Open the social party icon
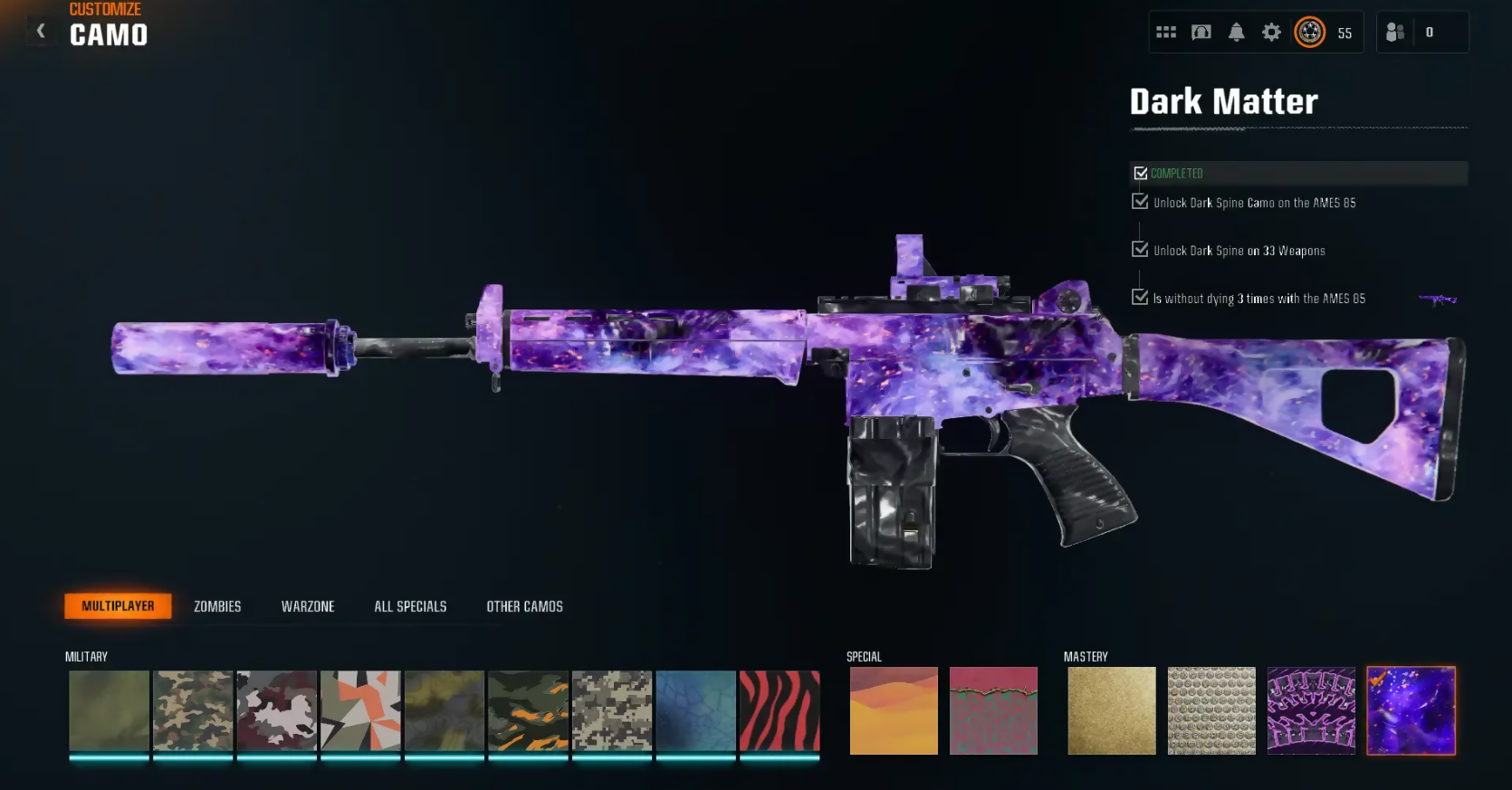The width and height of the screenshot is (1512, 790). (x=1395, y=33)
